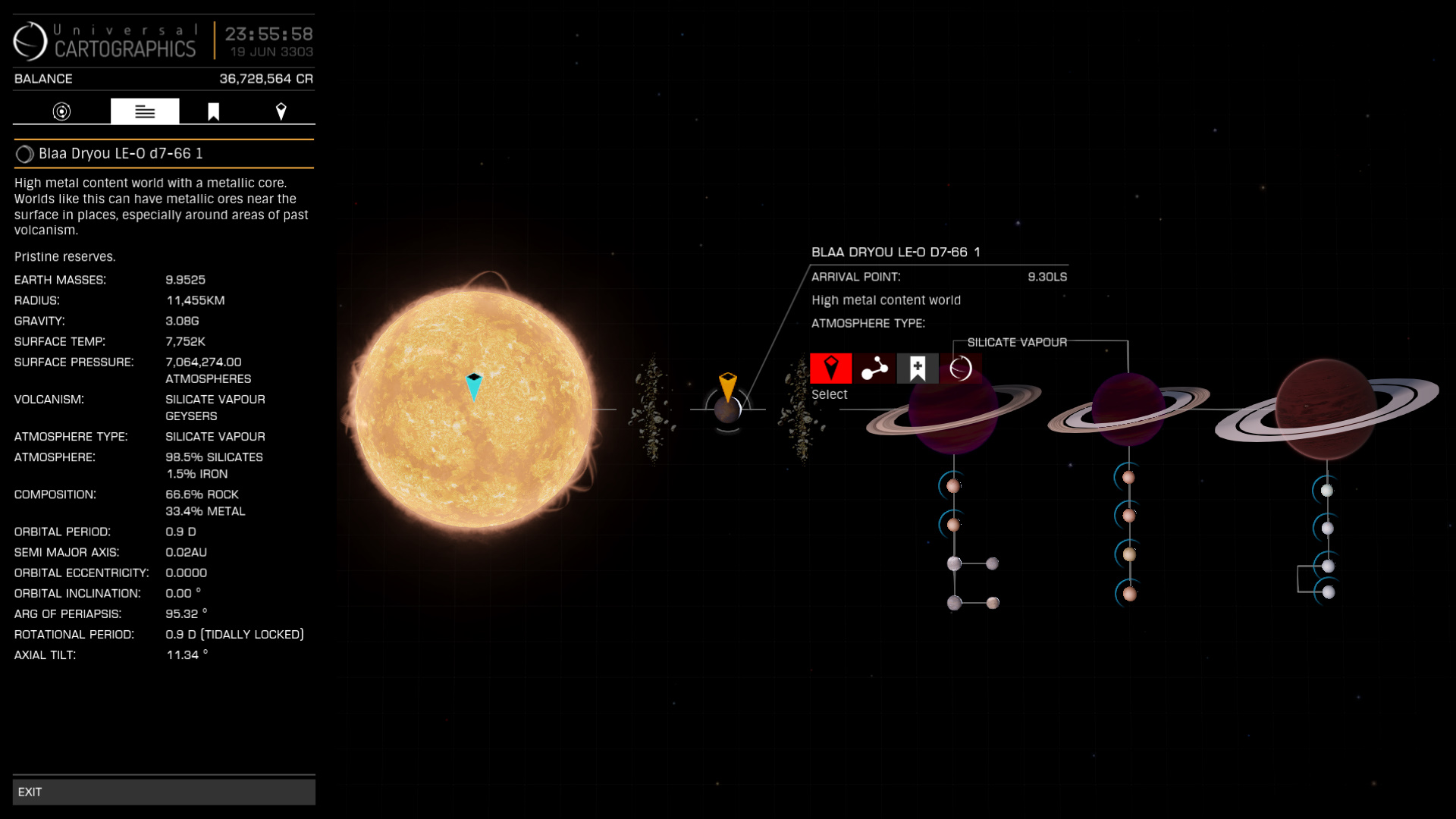Click the red Select target button
The width and height of the screenshot is (1456, 819).
click(831, 369)
